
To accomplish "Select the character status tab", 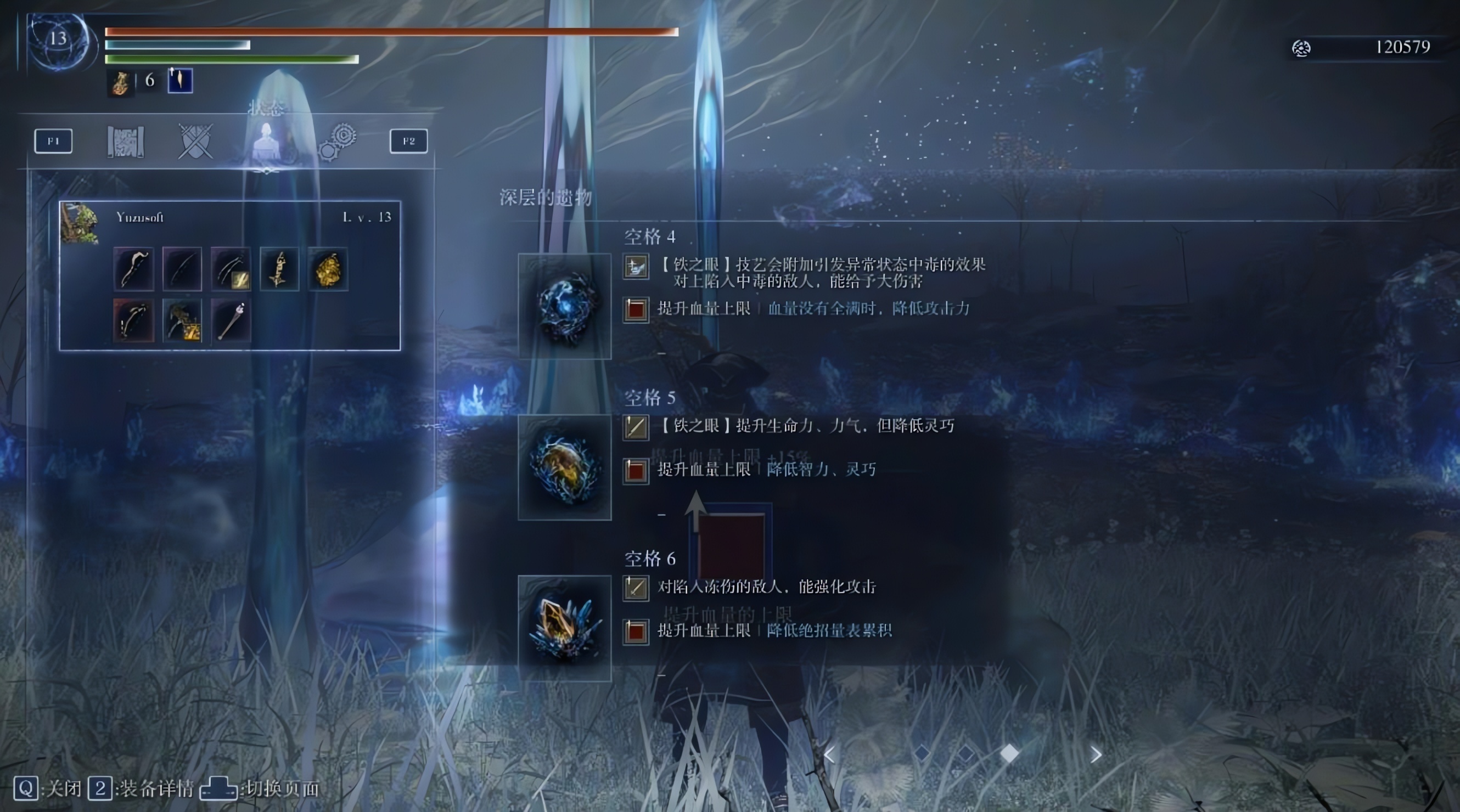I will click(x=266, y=142).
